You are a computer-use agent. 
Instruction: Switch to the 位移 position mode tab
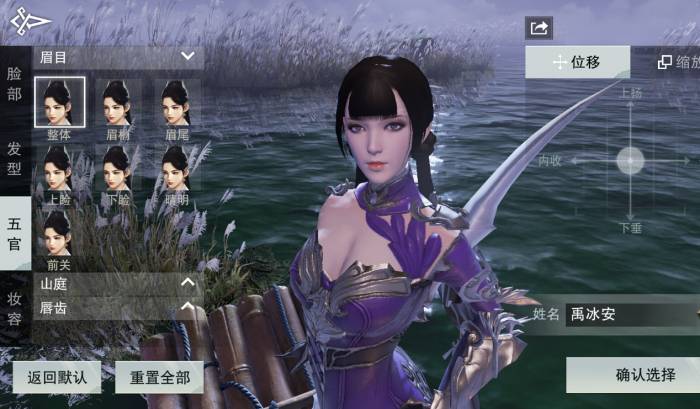577,62
